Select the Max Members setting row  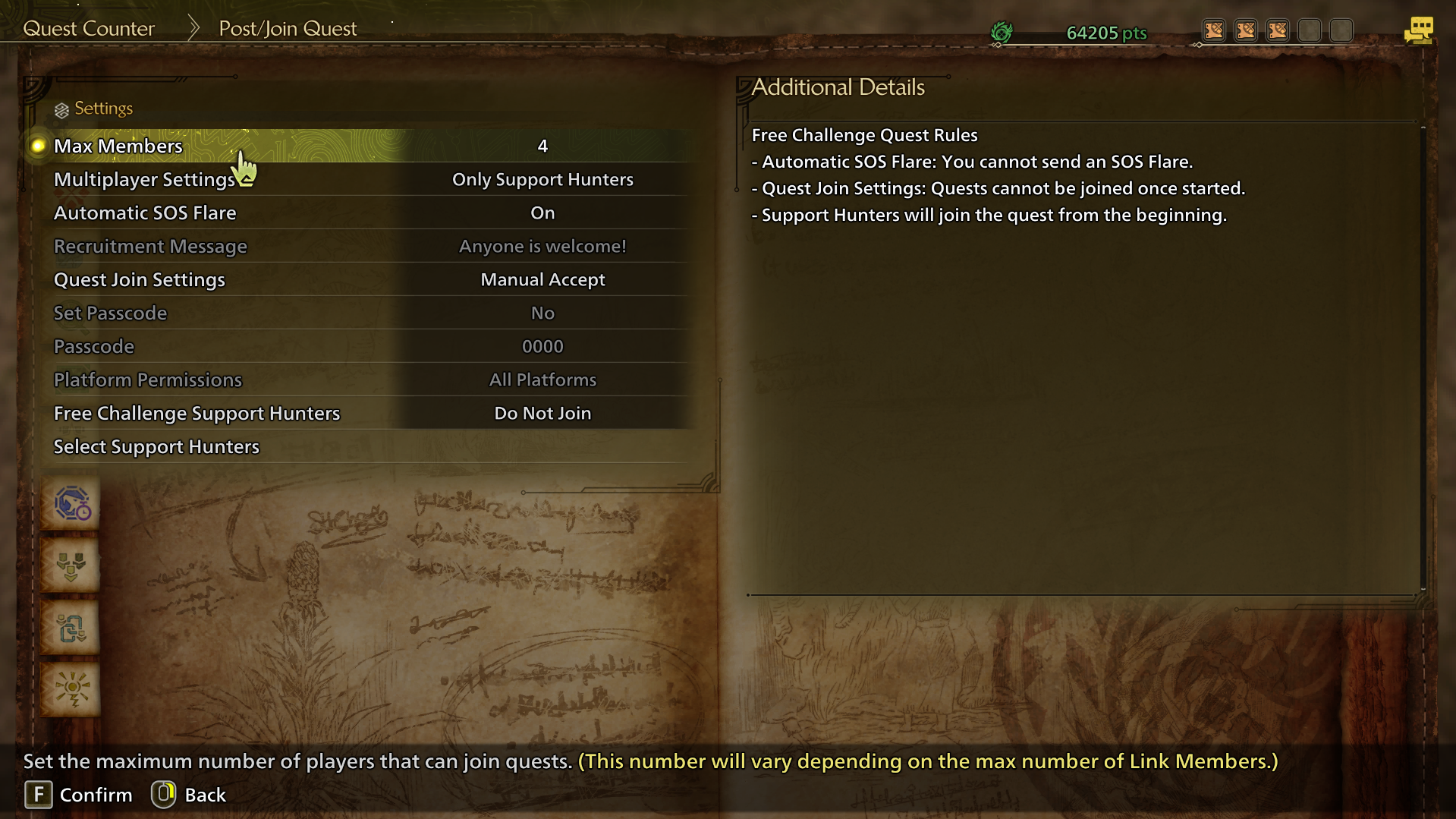(364, 146)
